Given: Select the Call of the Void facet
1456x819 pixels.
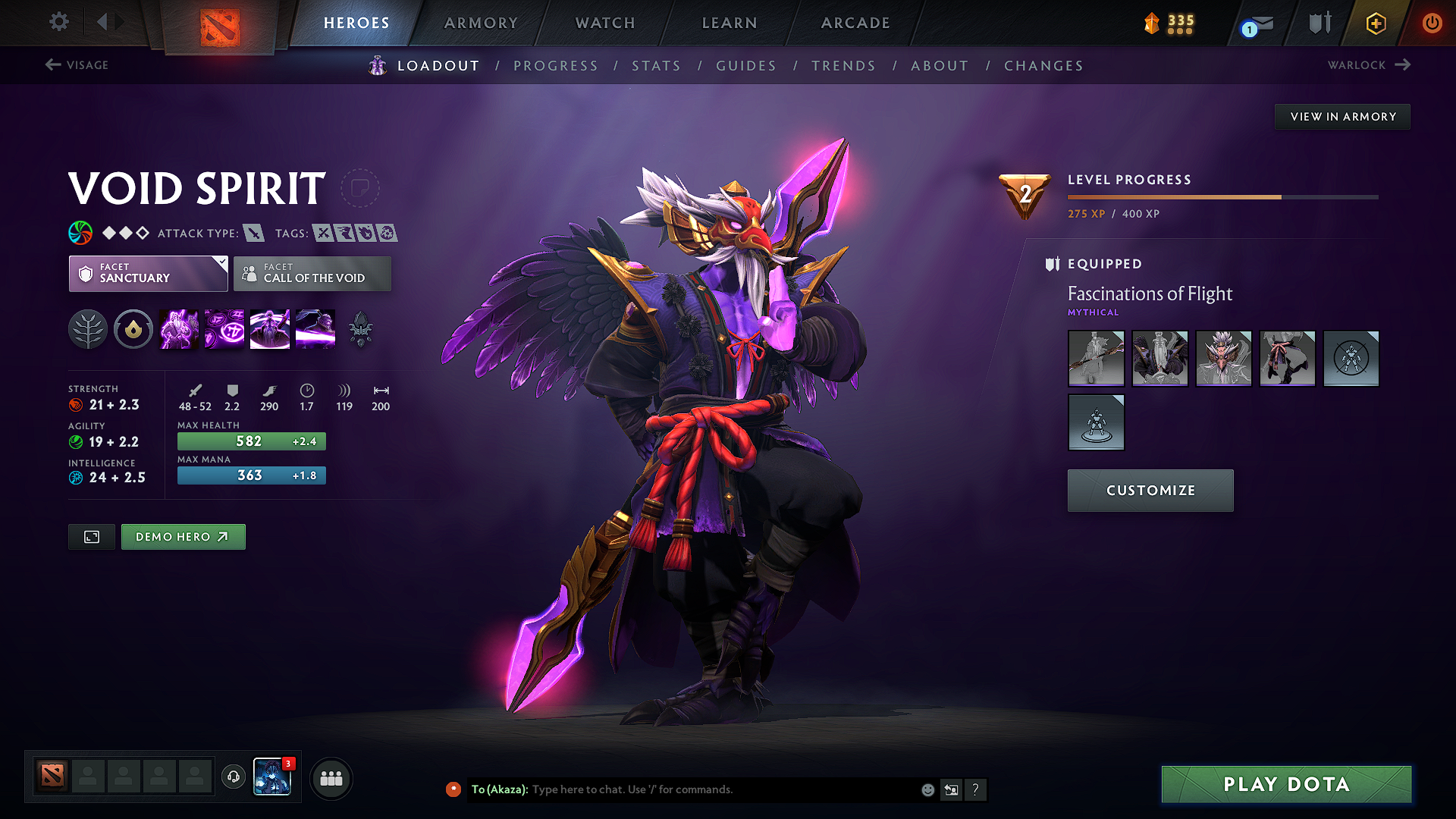Looking at the screenshot, I should (312, 274).
